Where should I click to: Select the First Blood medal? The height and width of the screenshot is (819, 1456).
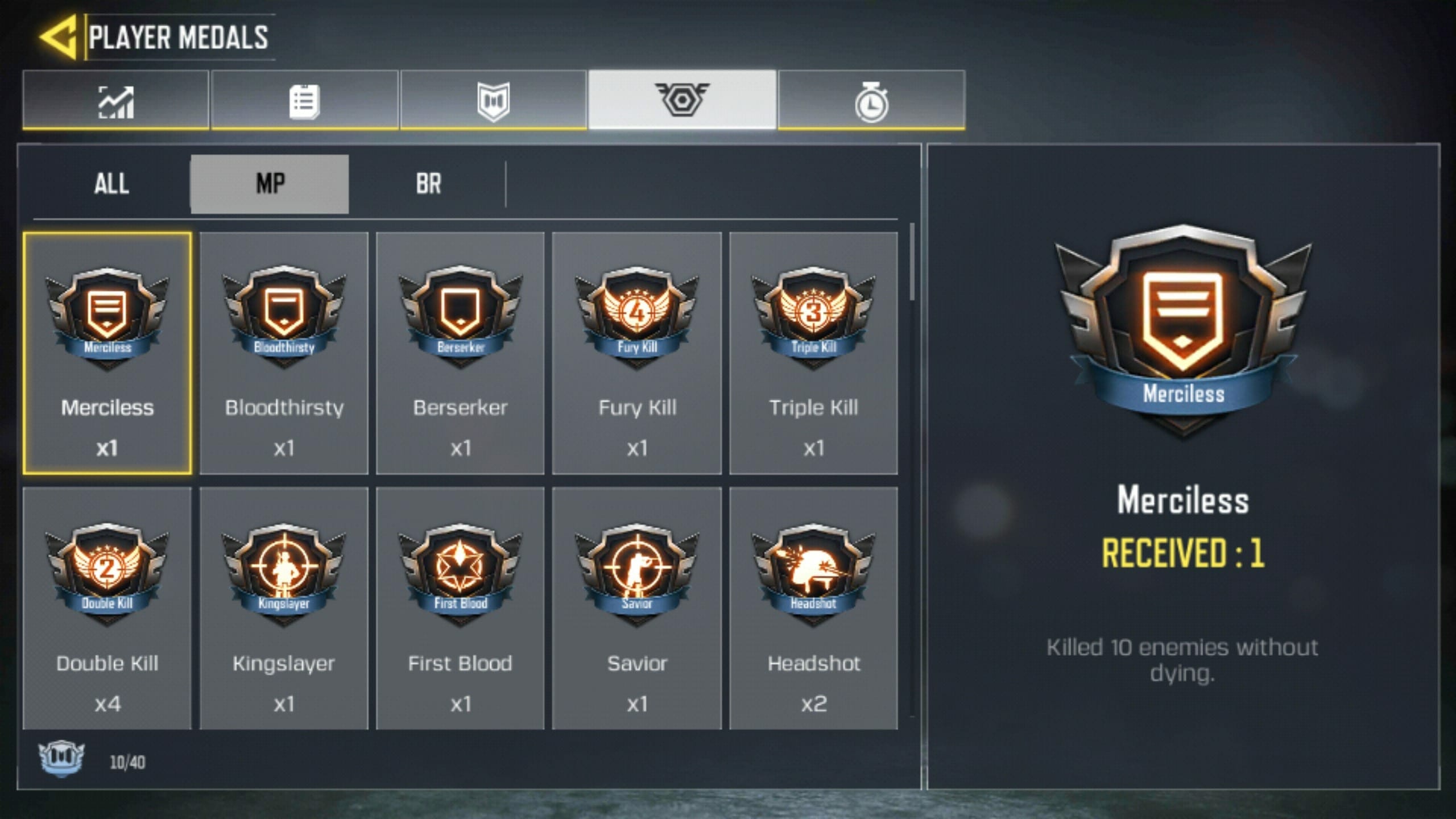point(460,607)
